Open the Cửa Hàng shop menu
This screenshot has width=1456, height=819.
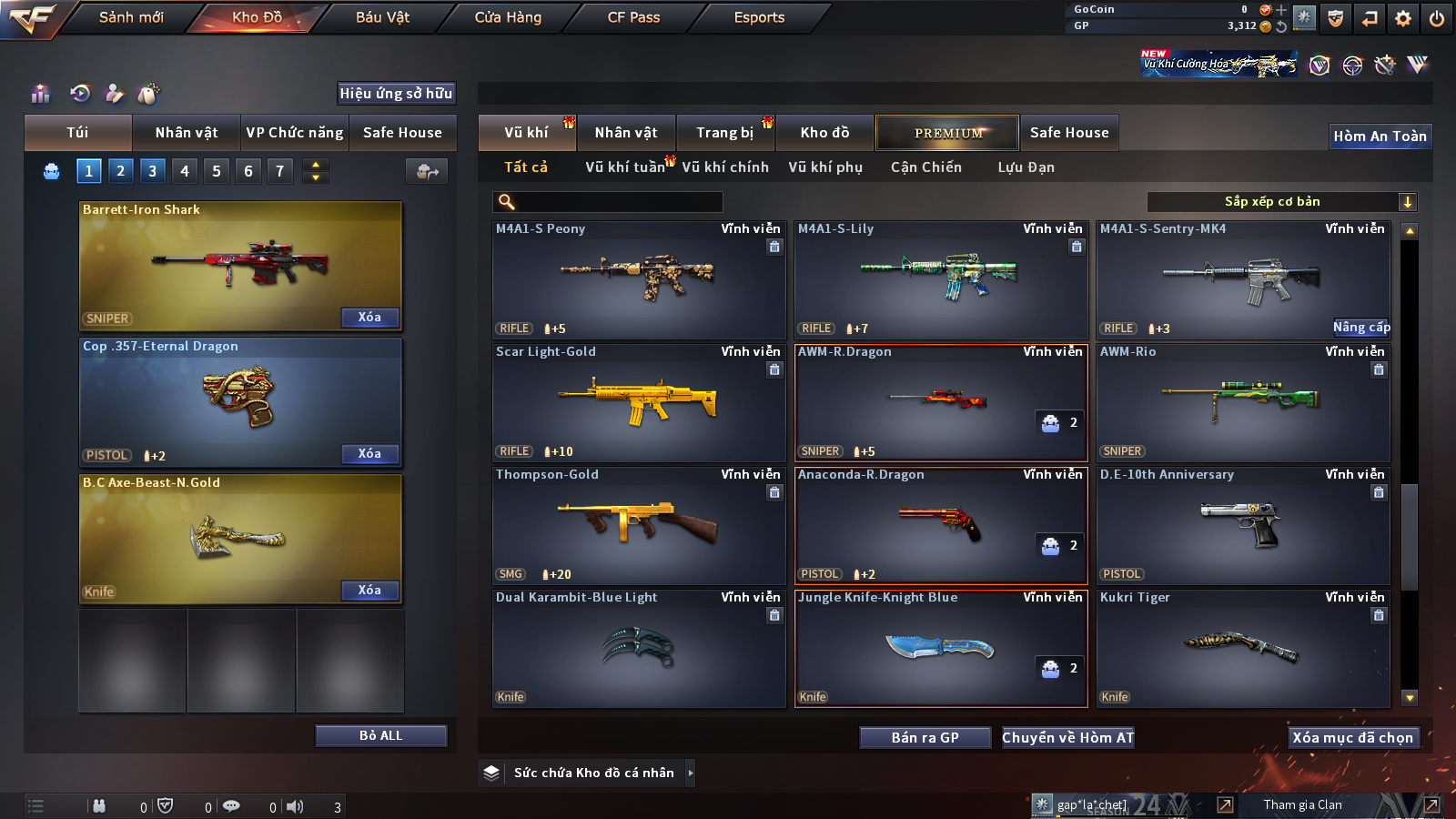tap(508, 17)
